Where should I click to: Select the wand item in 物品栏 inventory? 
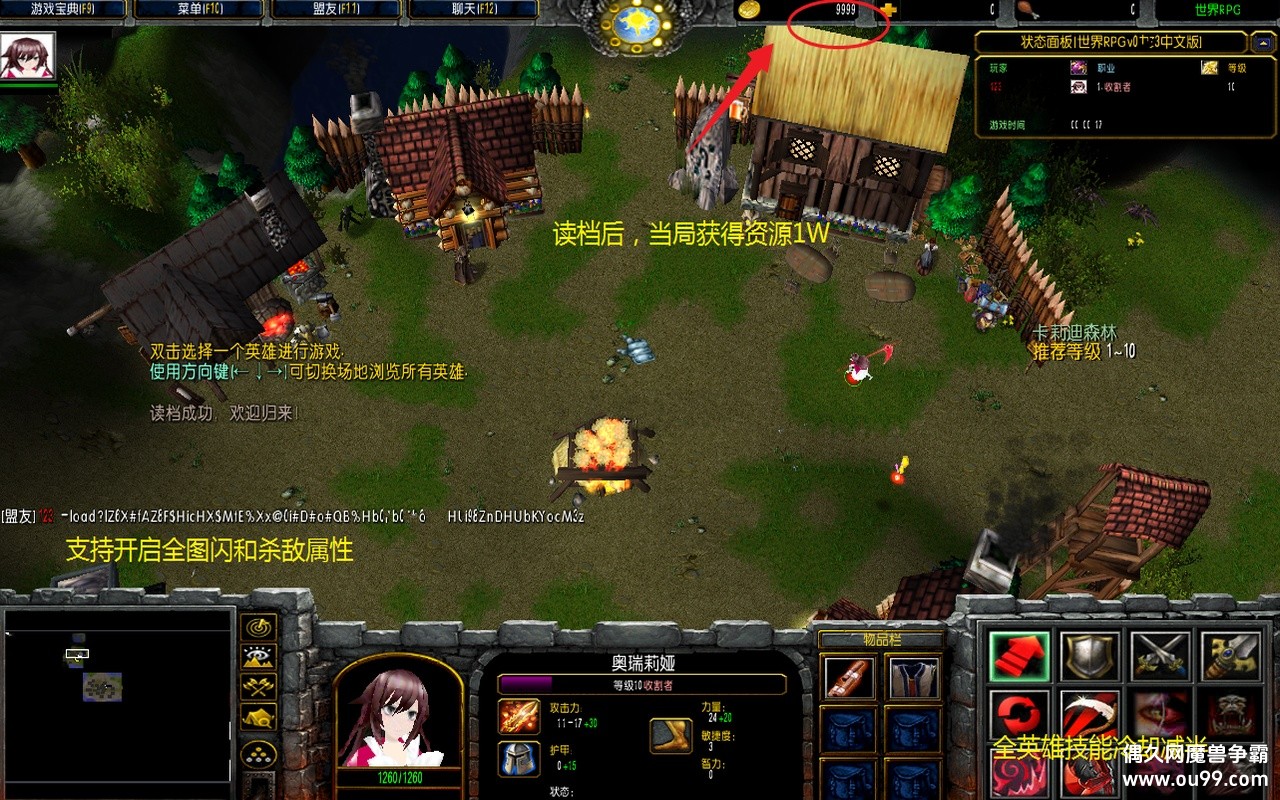pyautogui.click(x=849, y=680)
